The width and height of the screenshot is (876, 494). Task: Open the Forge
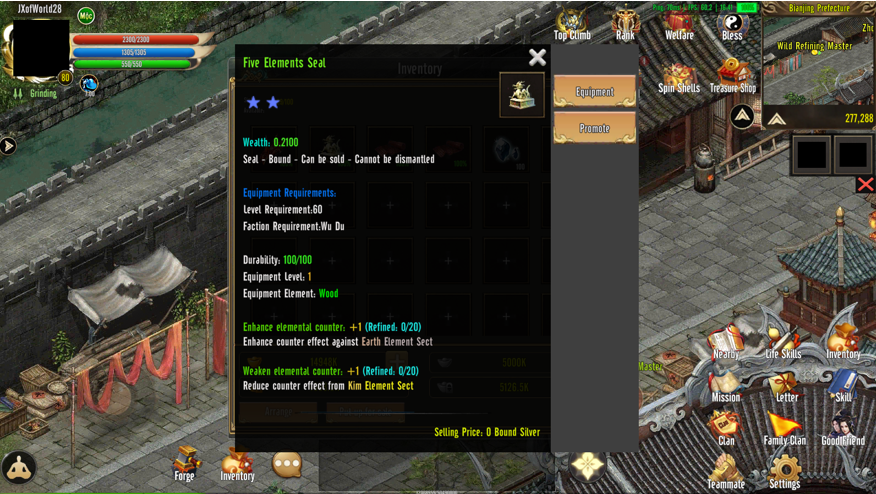click(x=185, y=463)
